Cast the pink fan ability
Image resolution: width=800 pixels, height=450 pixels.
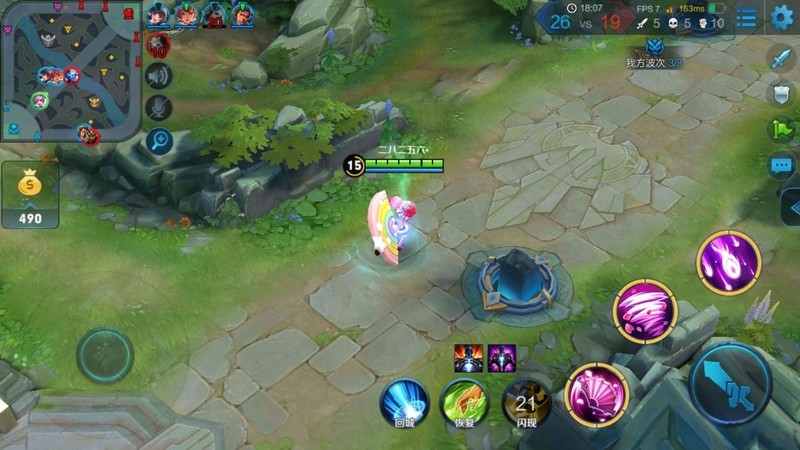[596, 392]
